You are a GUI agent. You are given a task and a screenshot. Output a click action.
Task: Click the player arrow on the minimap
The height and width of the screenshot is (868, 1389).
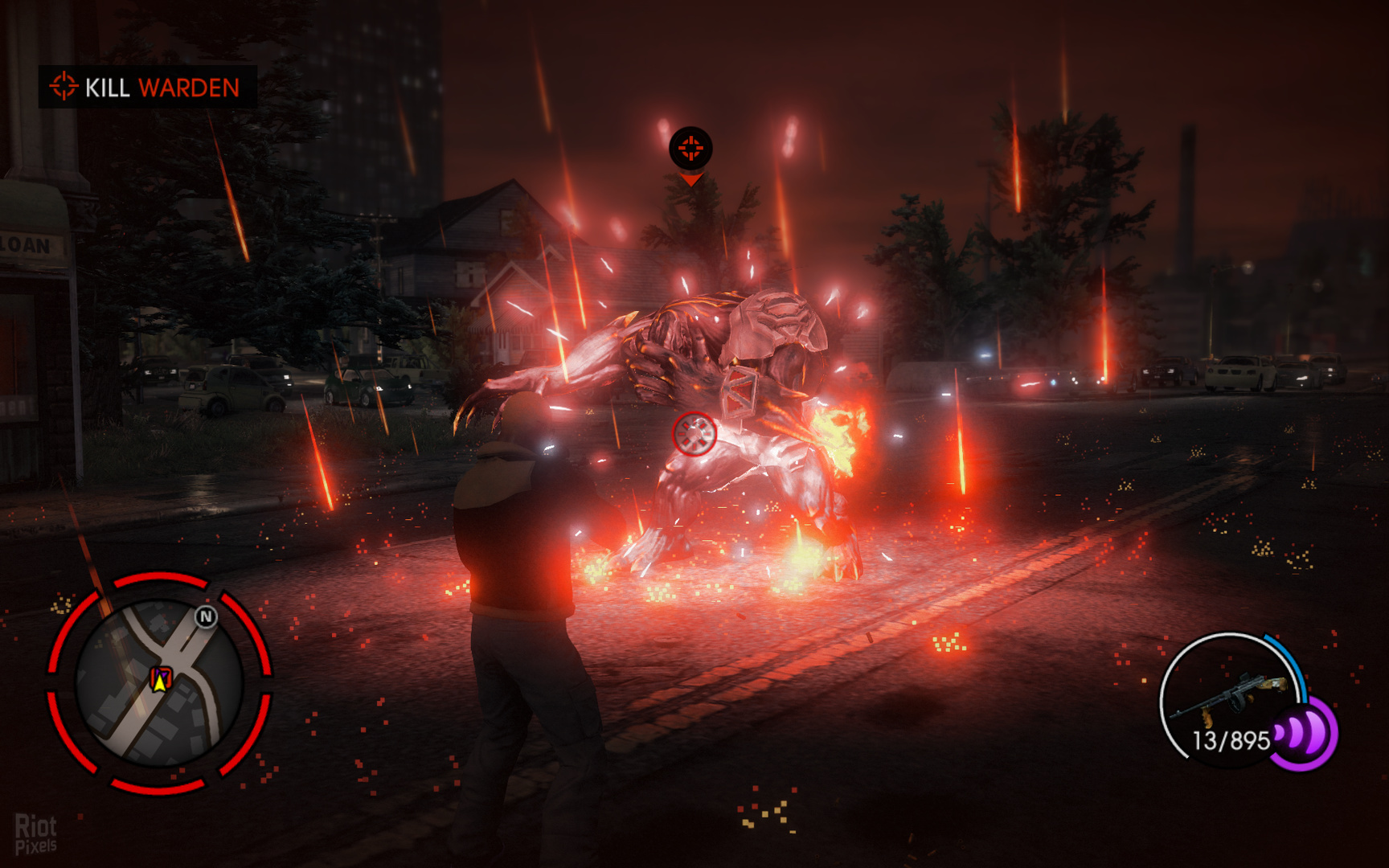[160, 682]
